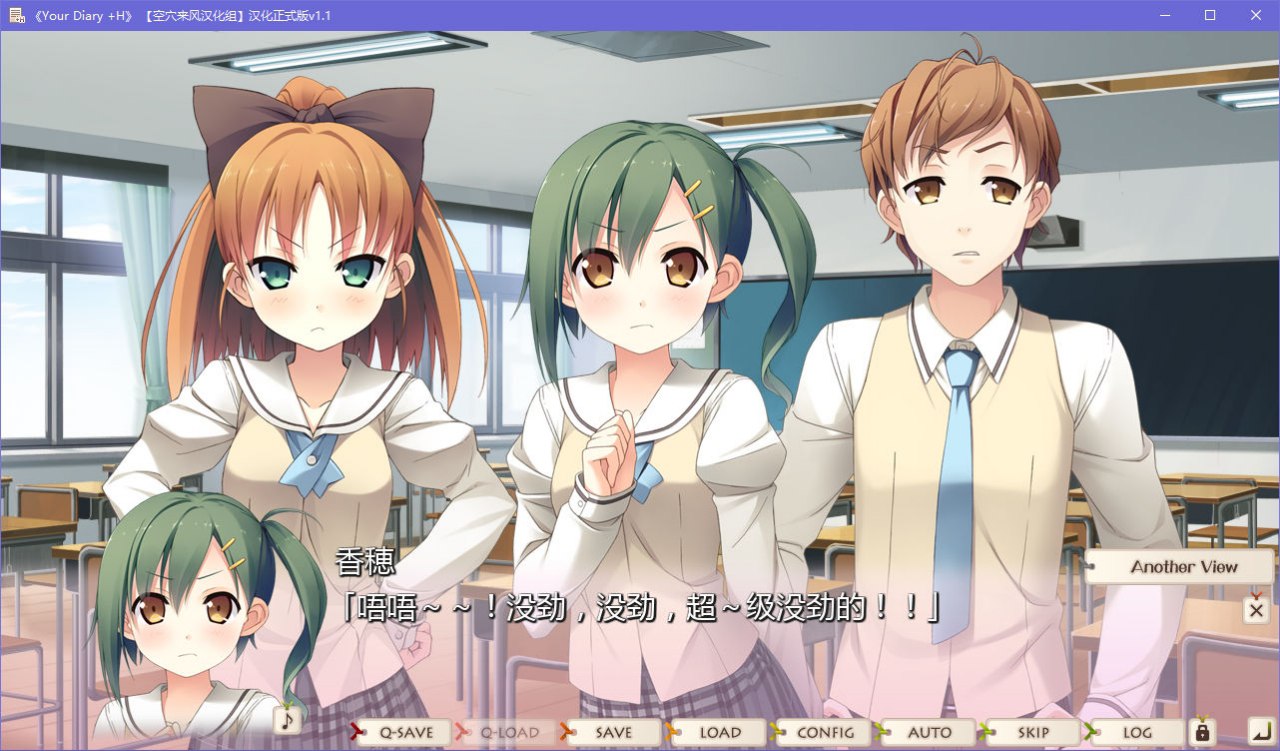Open the Another View panel
Screen dimensions: 1280x751
click(1178, 567)
